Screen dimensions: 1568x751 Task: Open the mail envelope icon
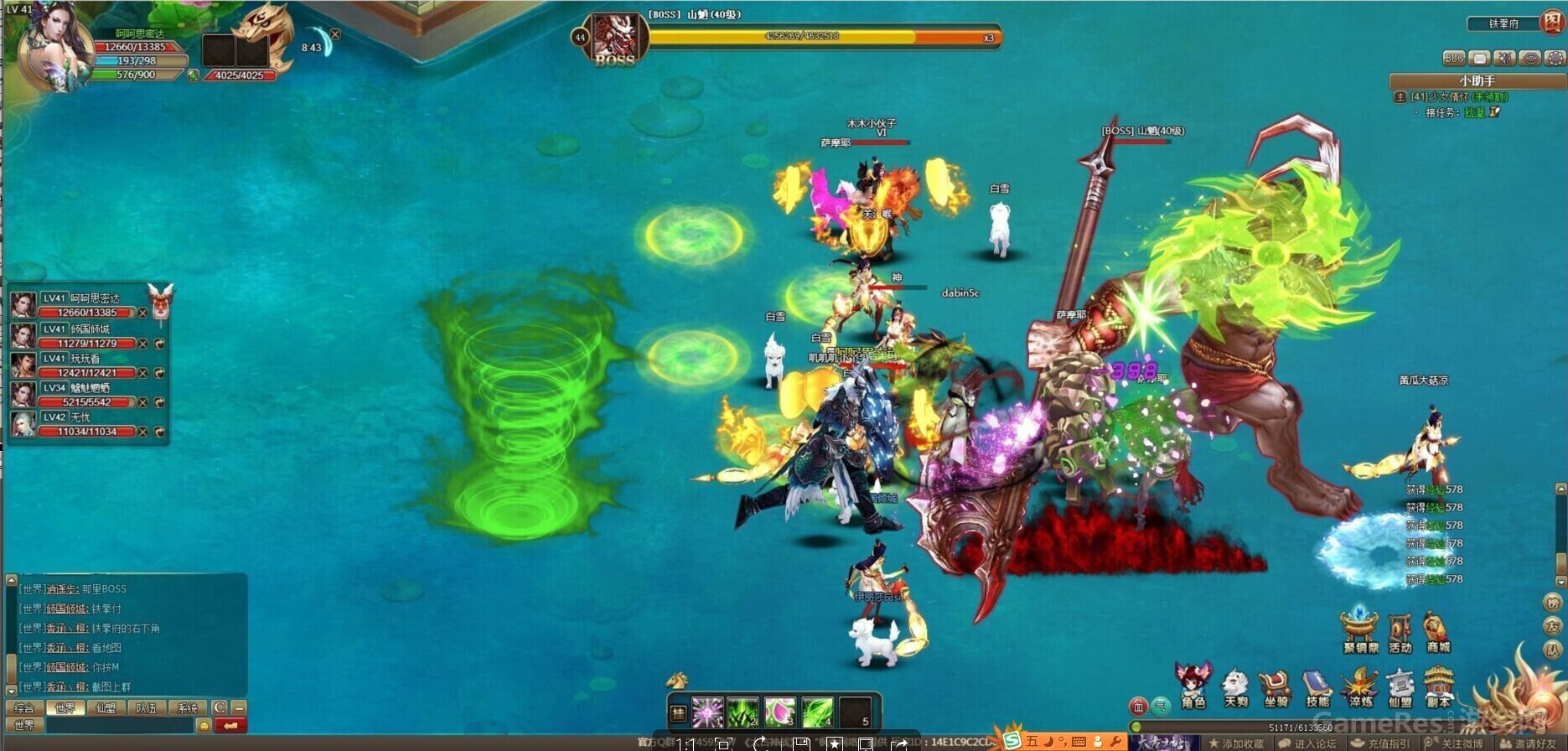pyautogui.click(x=1480, y=58)
